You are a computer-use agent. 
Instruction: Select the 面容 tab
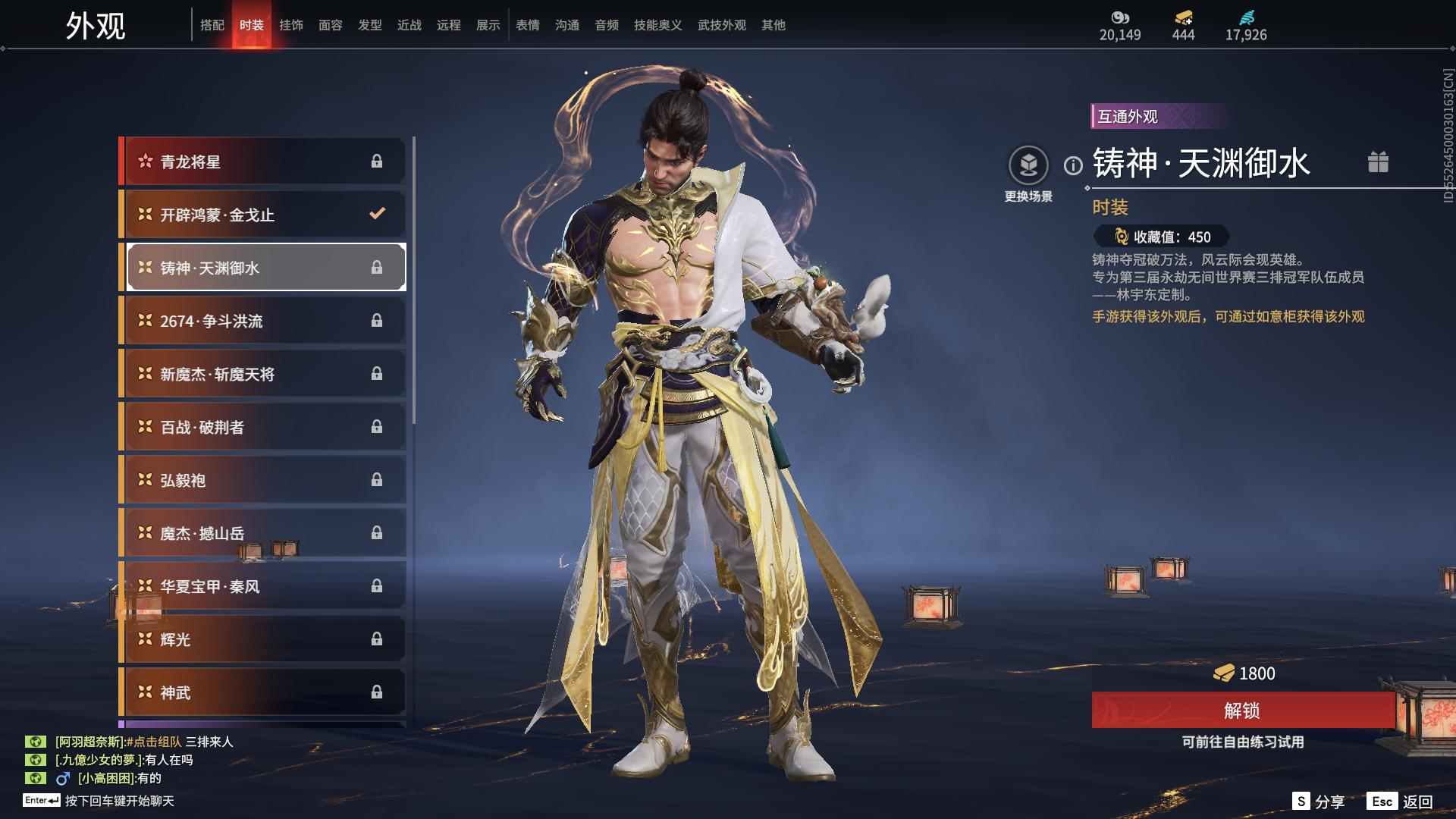[331, 25]
